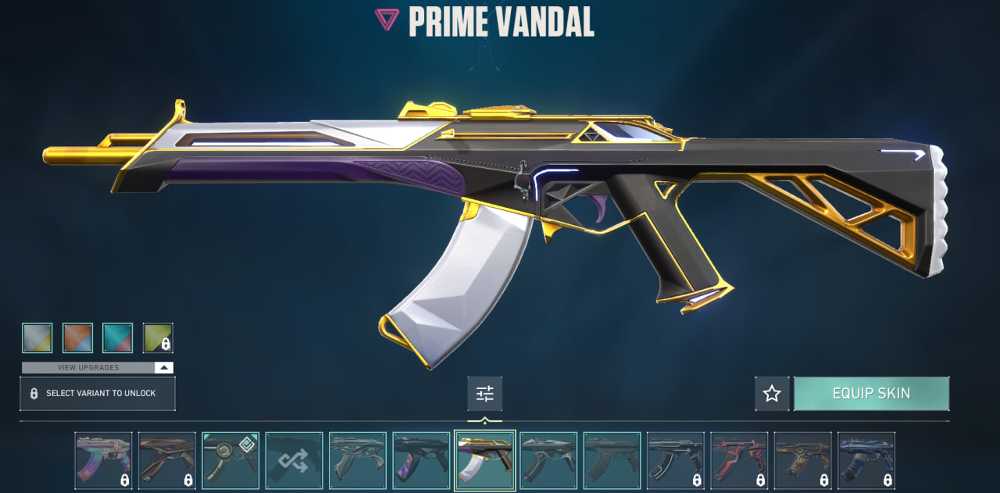Image resolution: width=1000 pixels, height=493 pixels.
Task: Choose the skin thumbnail with the round scope
Action: [230, 460]
